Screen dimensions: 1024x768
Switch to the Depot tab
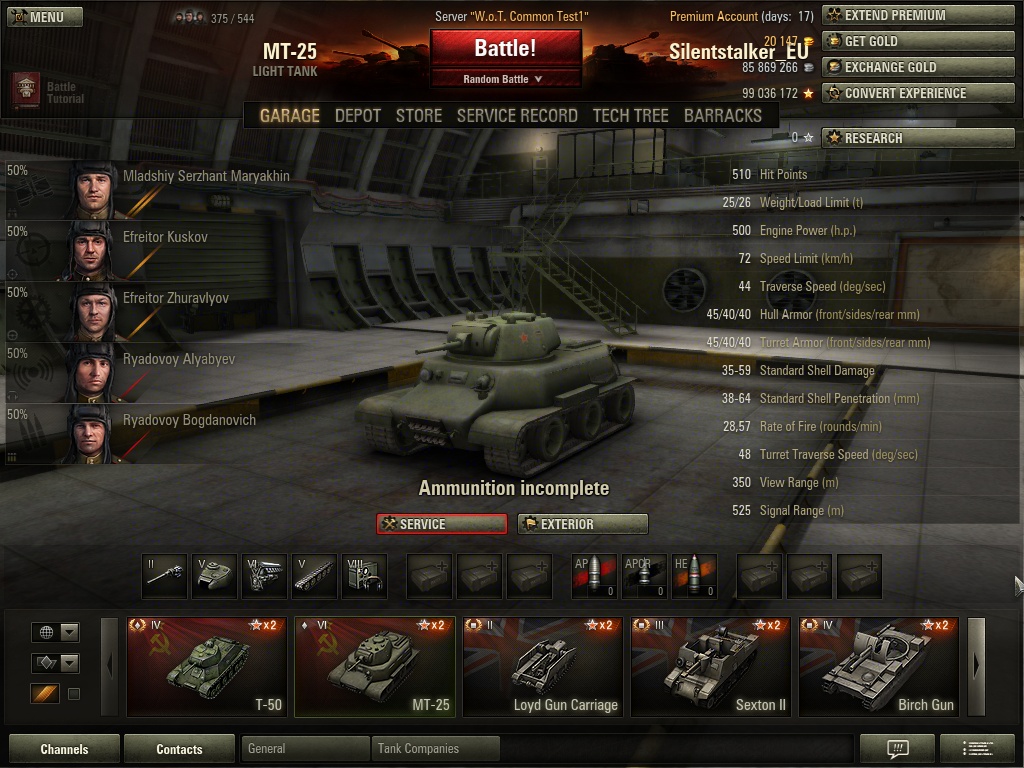tap(357, 116)
